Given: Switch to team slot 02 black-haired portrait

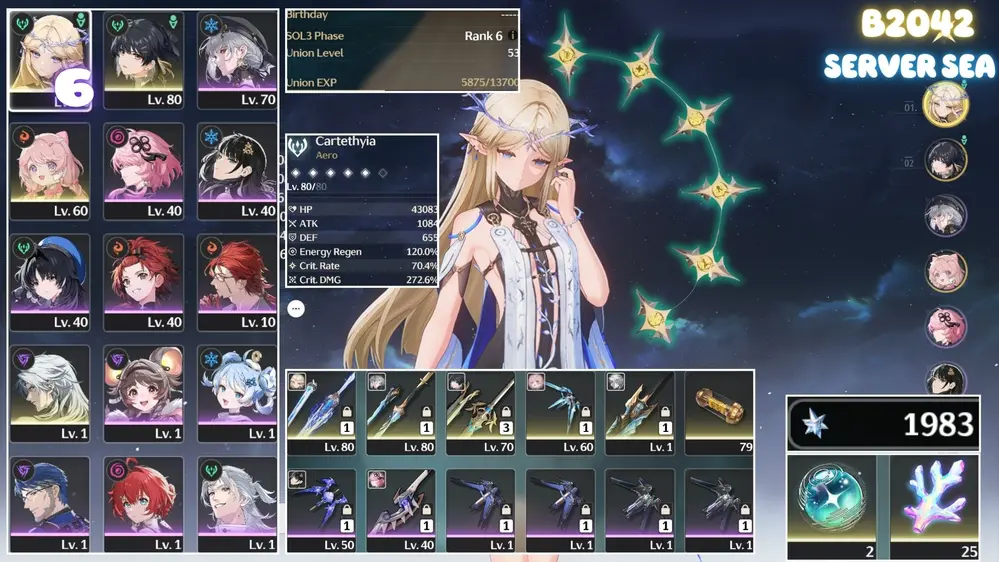Looking at the screenshot, I should click(x=945, y=160).
